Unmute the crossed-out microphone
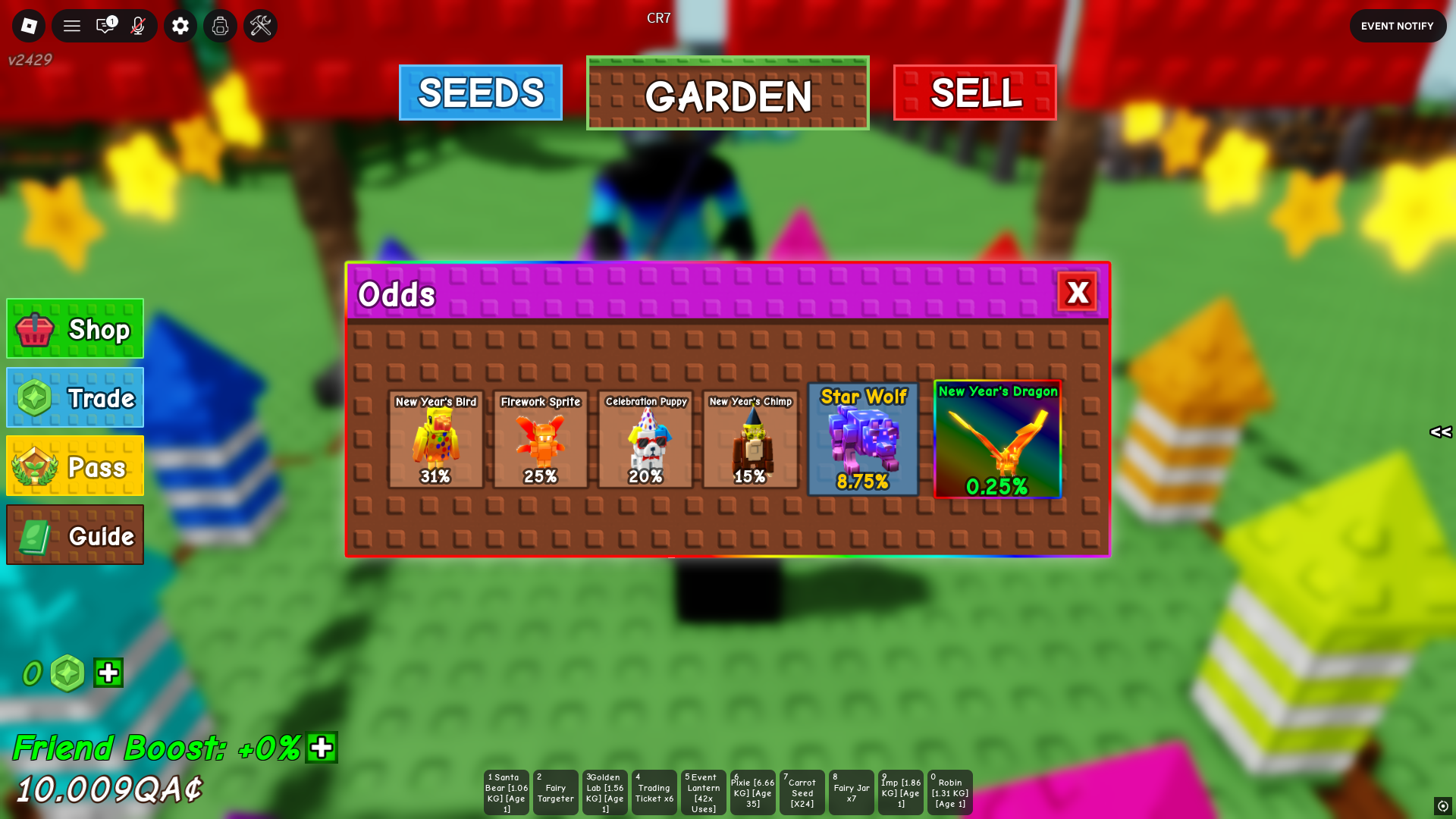This screenshot has width=1456, height=819. pyautogui.click(x=140, y=25)
